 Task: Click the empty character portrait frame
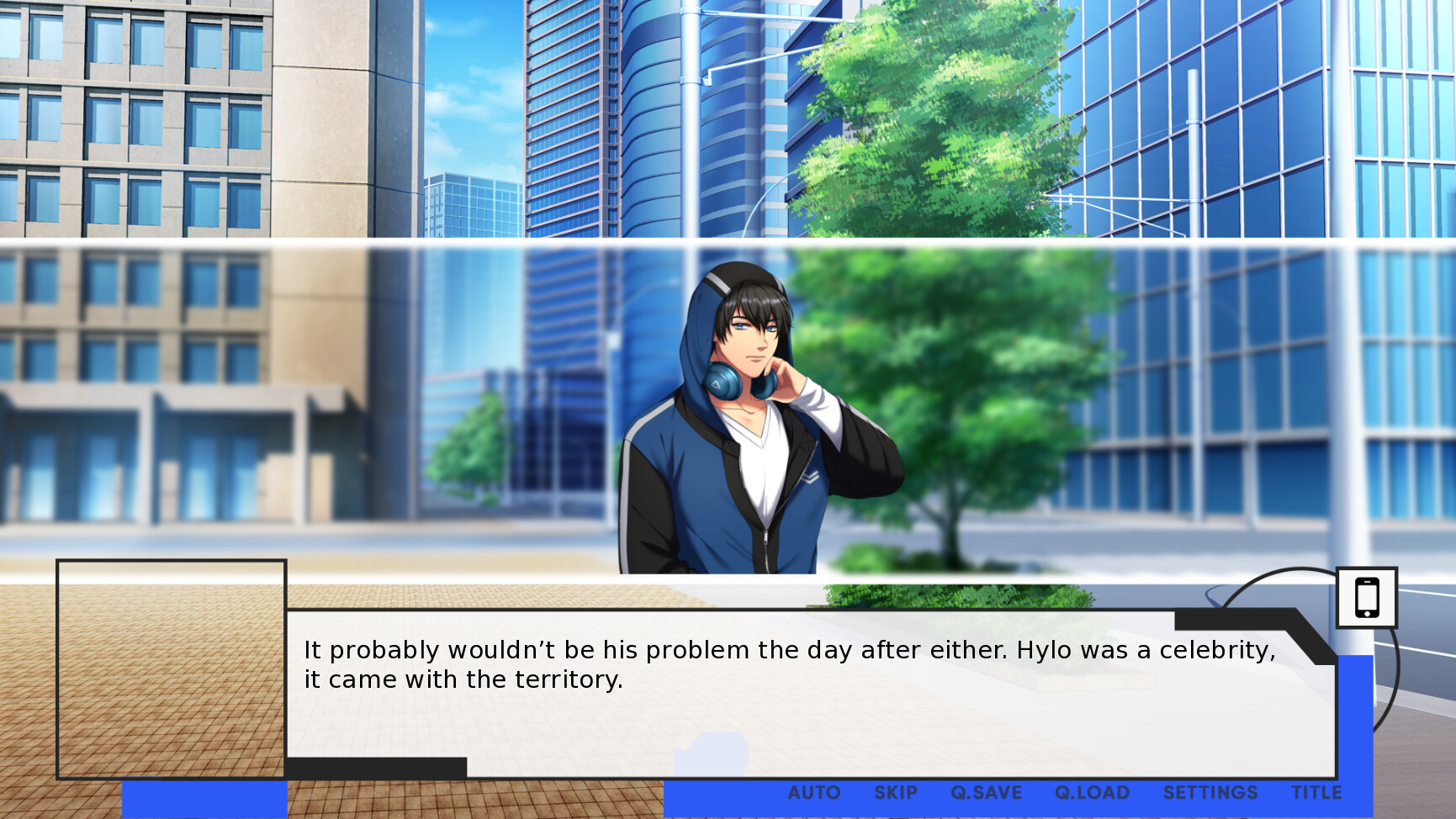coord(172,668)
